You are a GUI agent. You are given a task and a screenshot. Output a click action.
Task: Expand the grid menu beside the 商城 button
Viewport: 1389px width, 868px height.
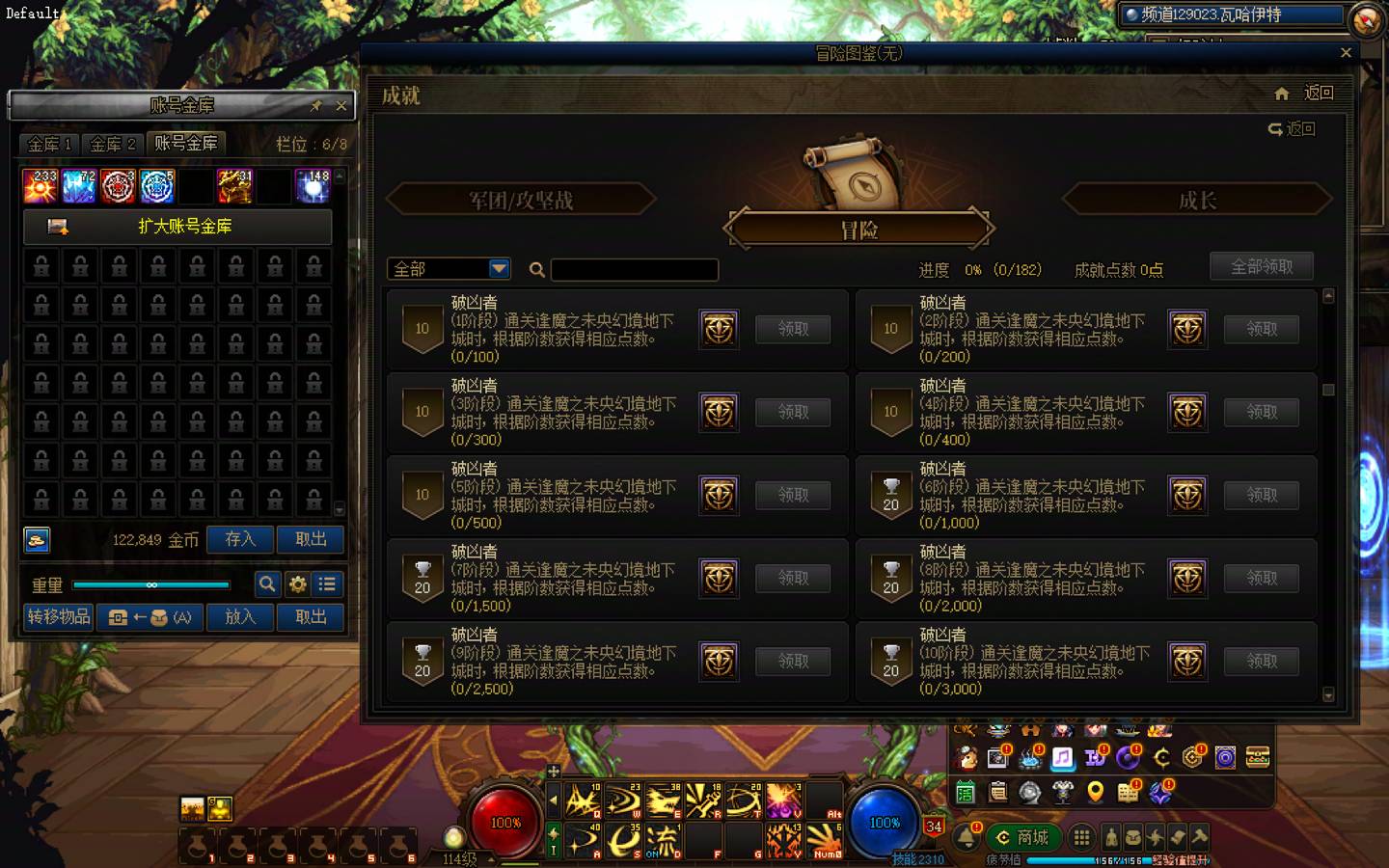tap(1082, 837)
